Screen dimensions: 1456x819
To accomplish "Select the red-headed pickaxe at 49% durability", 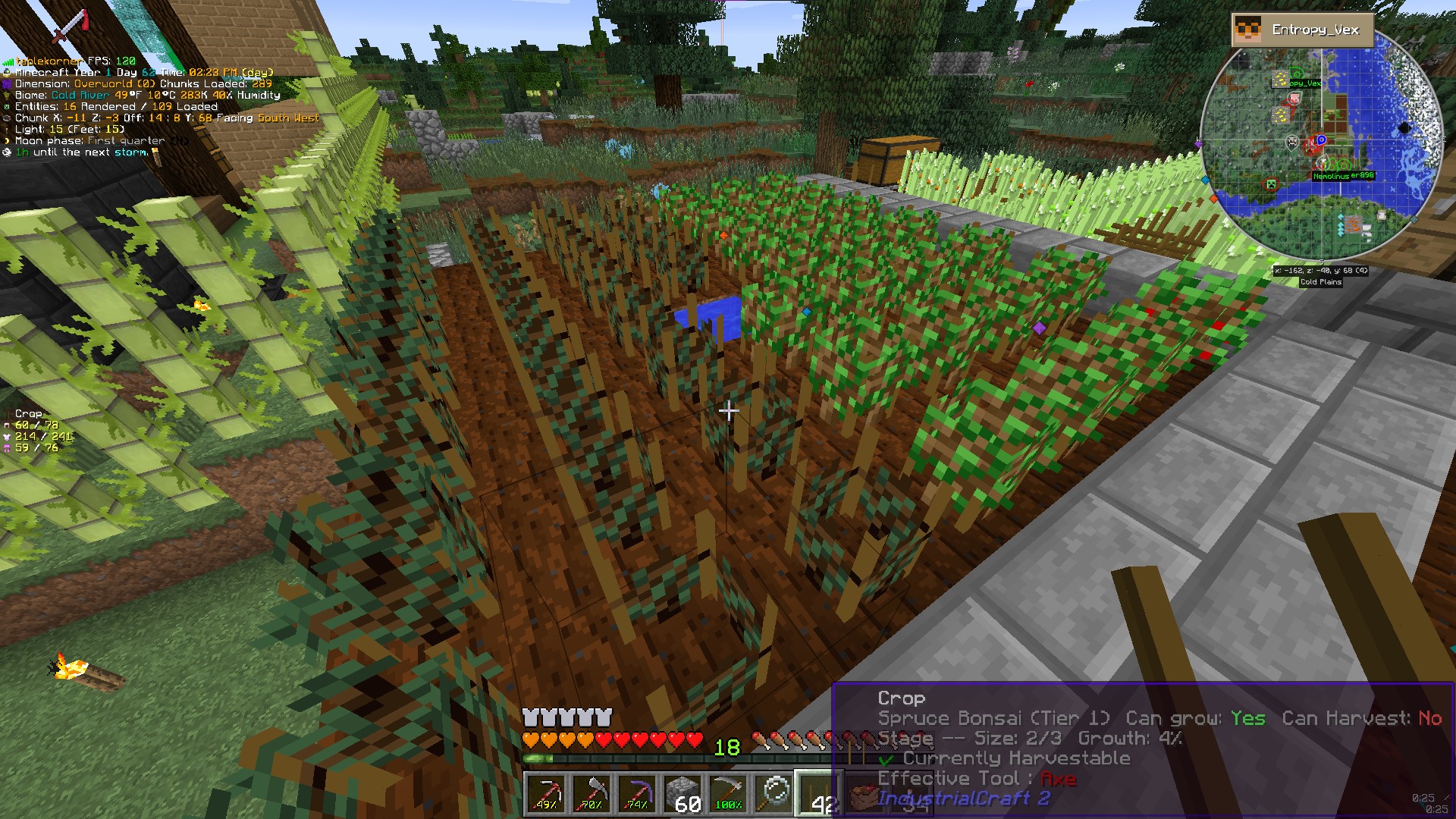I will coord(544,793).
